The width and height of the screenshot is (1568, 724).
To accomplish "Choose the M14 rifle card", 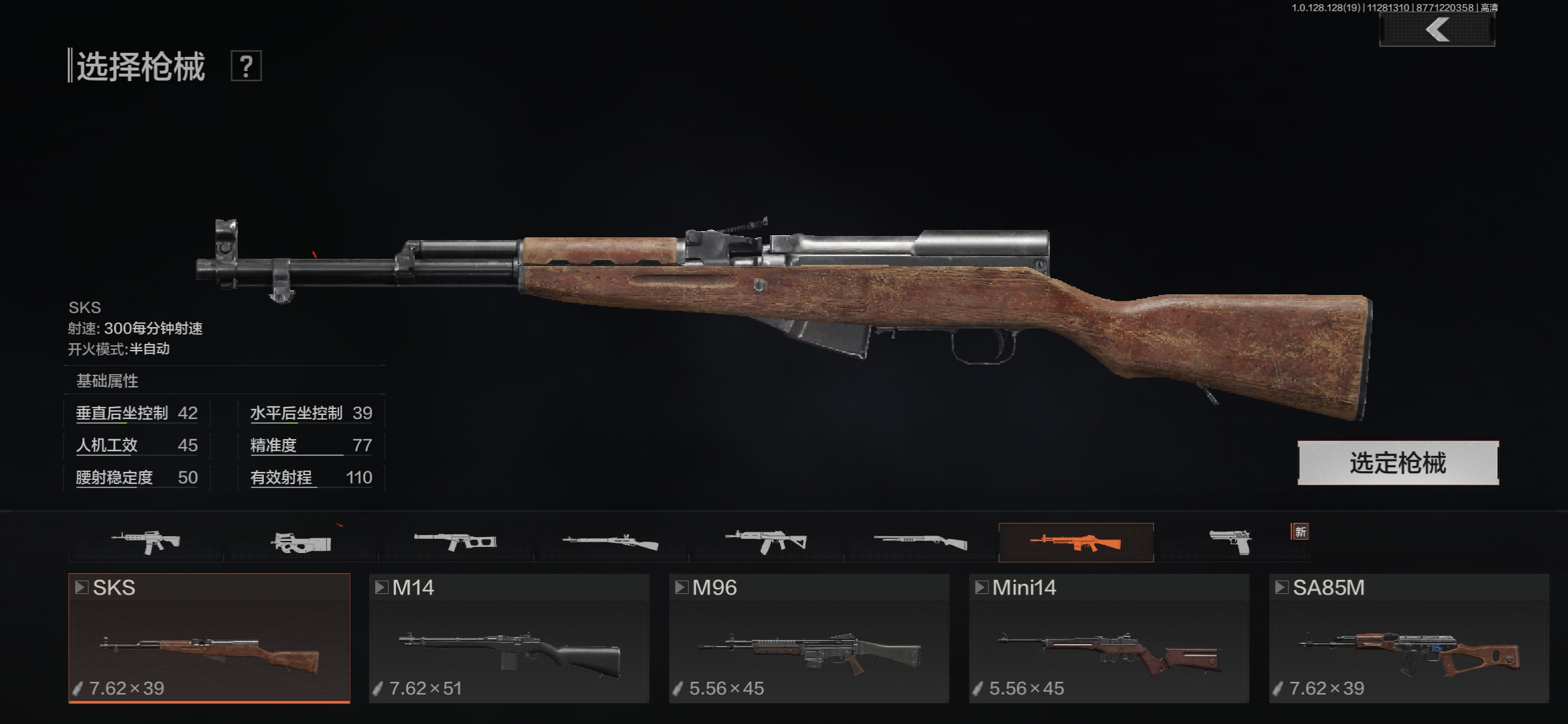I will pos(509,638).
